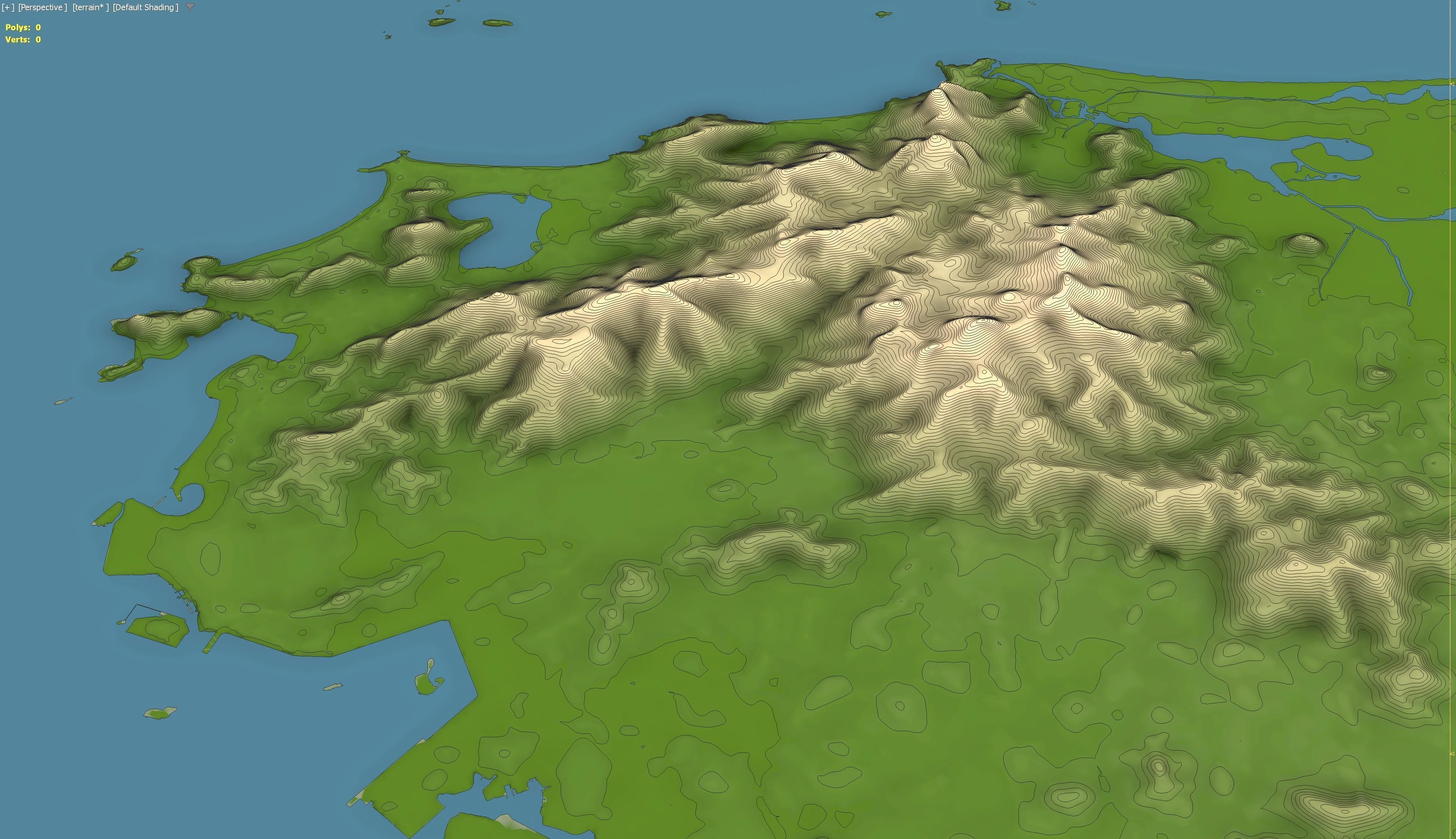Click the per-view filter funnel icon

coord(189,8)
